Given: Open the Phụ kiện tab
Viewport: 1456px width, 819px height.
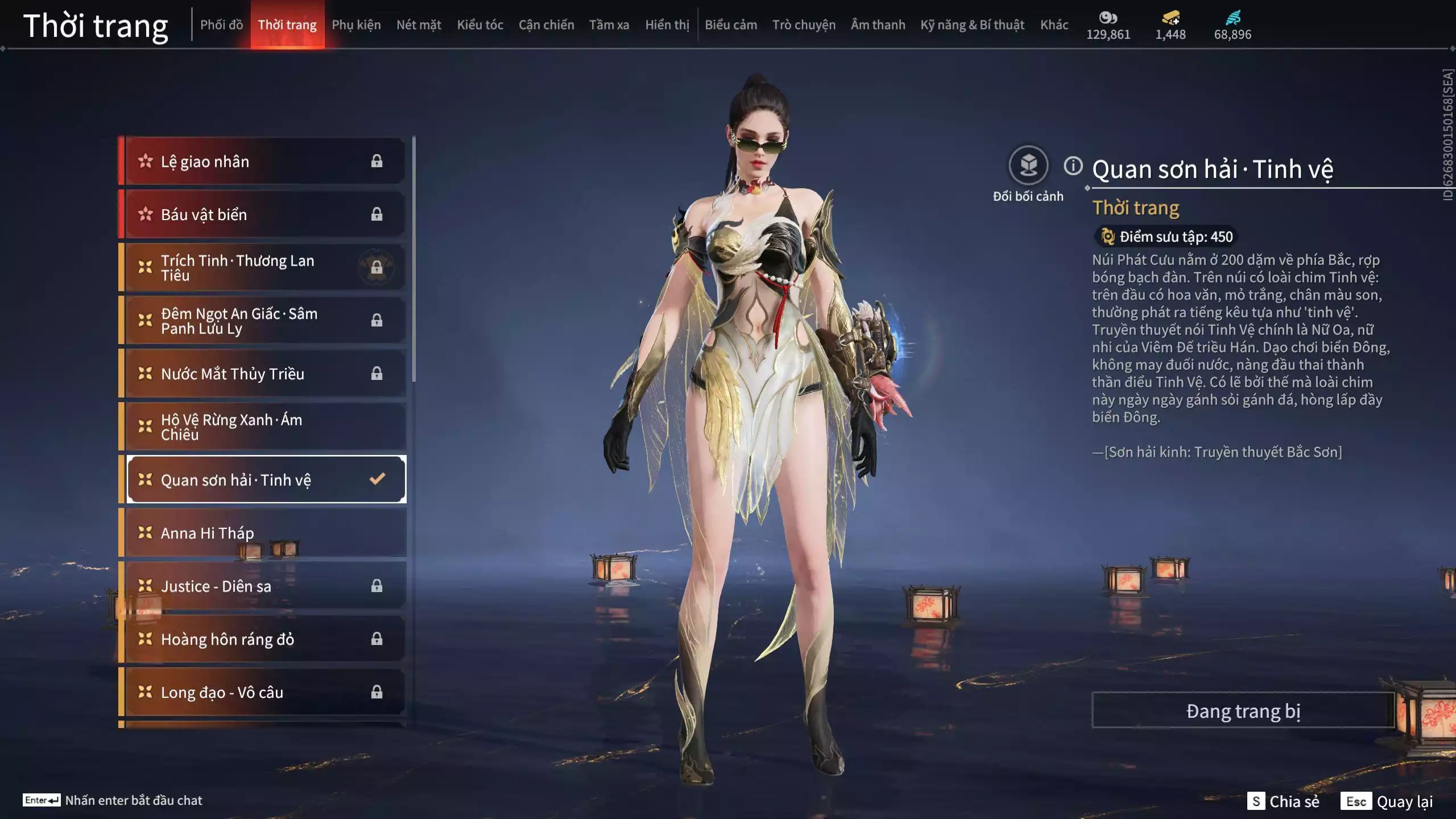Looking at the screenshot, I should (356, 25).
